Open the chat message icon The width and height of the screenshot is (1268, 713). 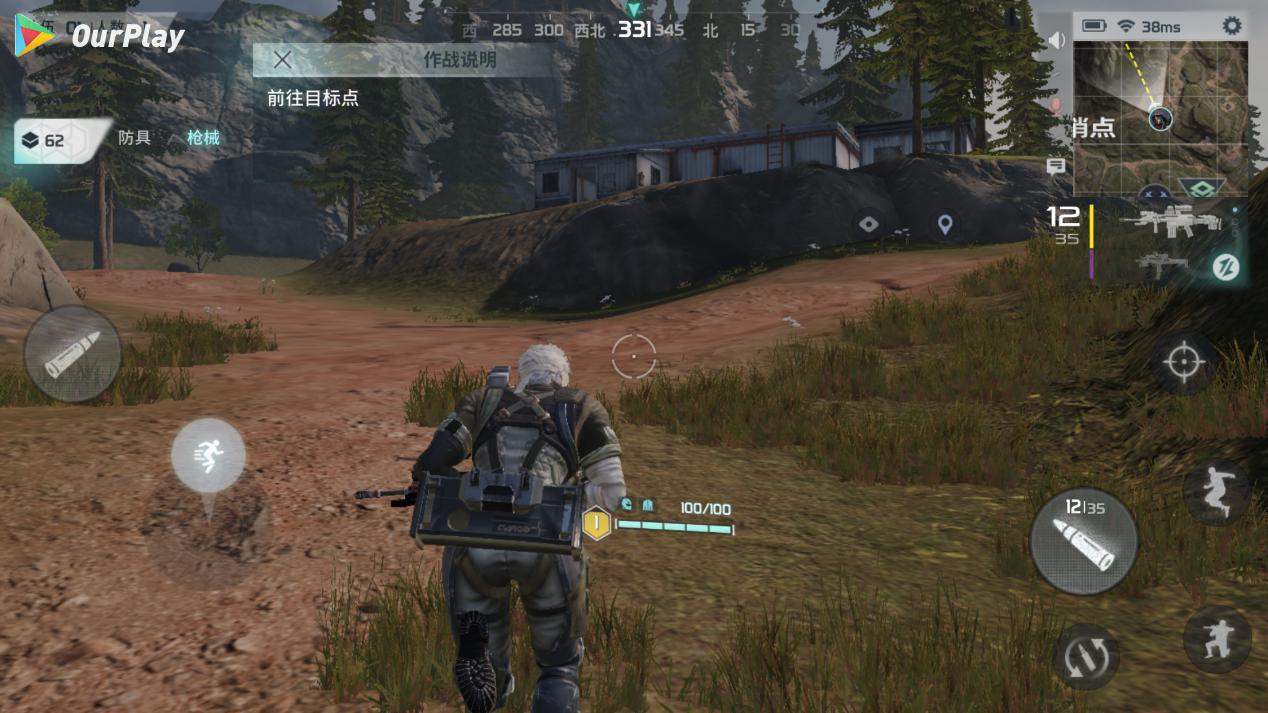tap(1056, 166)
